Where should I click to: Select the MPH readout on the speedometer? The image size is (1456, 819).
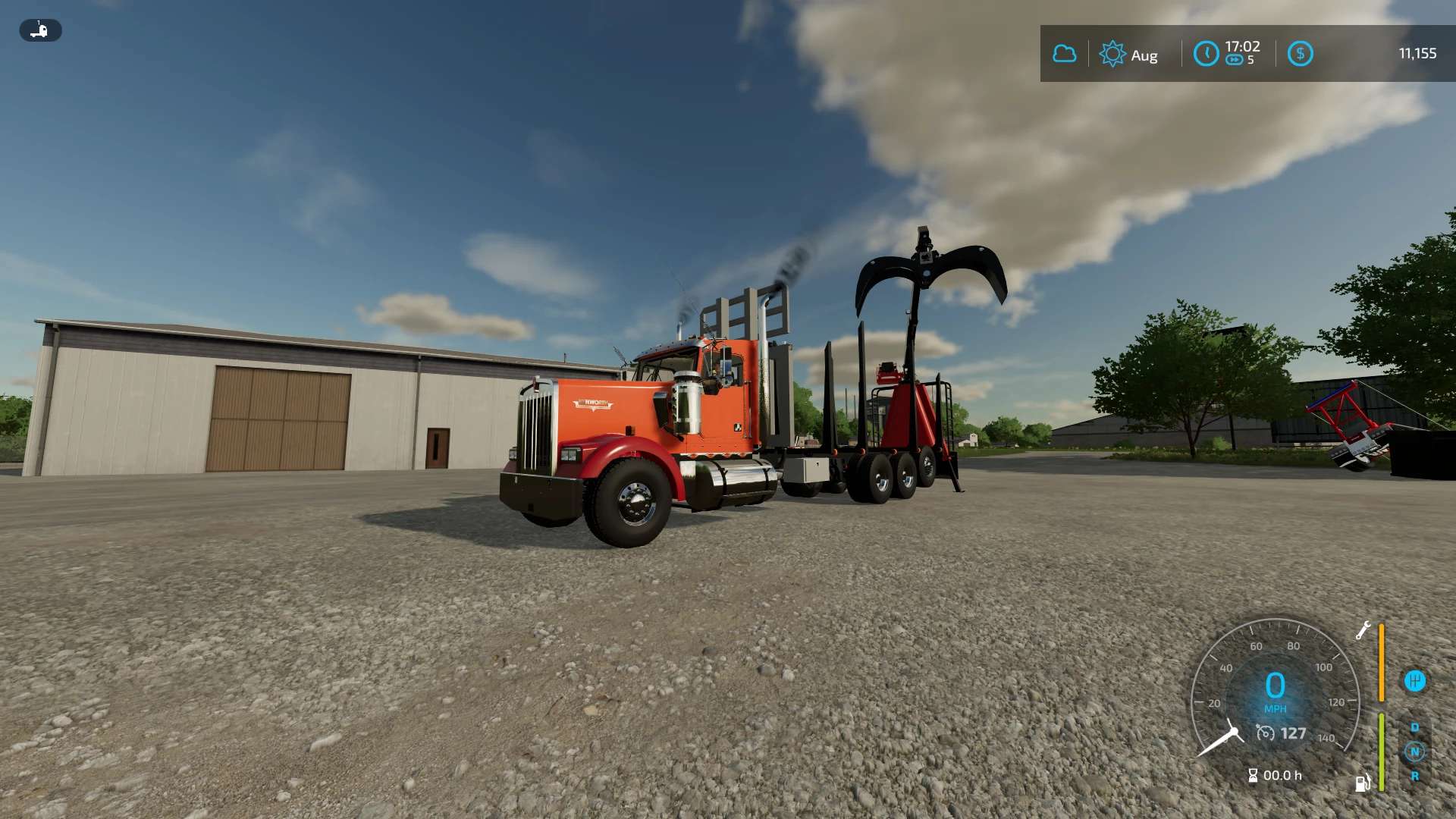[1276, 708]
